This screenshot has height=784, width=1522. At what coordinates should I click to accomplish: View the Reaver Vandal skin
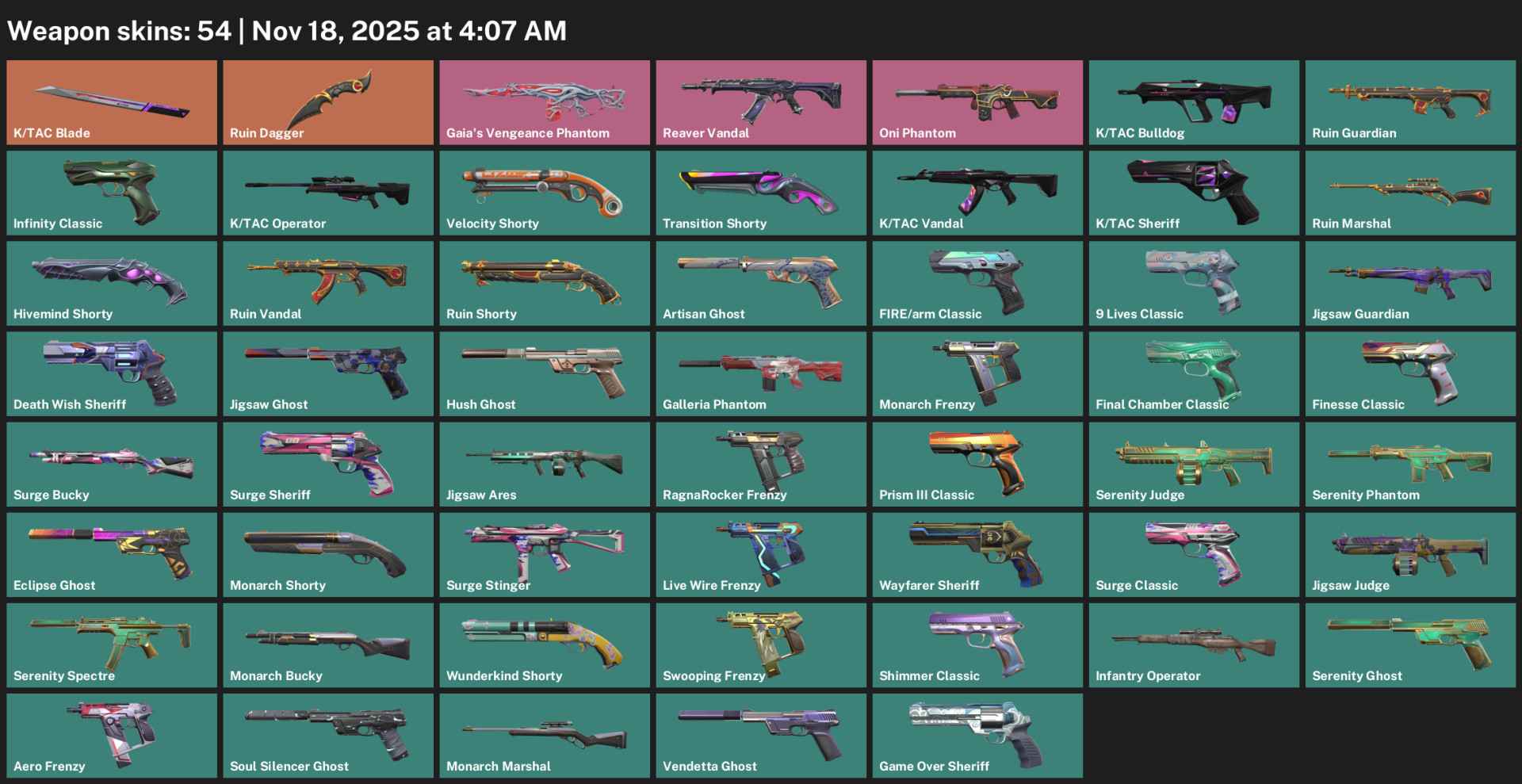760,101
